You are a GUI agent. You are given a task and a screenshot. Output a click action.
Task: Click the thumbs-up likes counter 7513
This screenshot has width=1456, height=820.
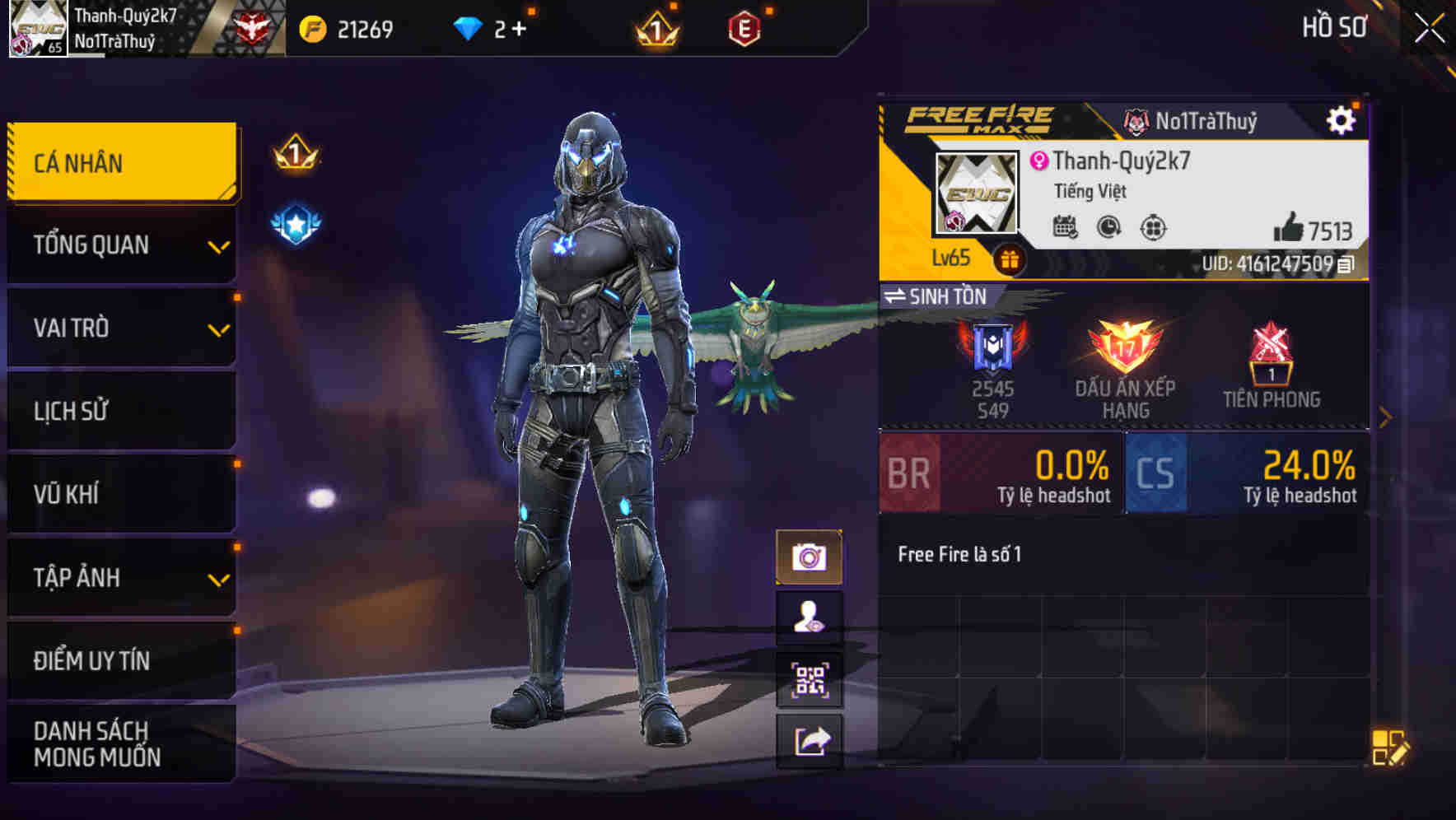pos(1314,231)
